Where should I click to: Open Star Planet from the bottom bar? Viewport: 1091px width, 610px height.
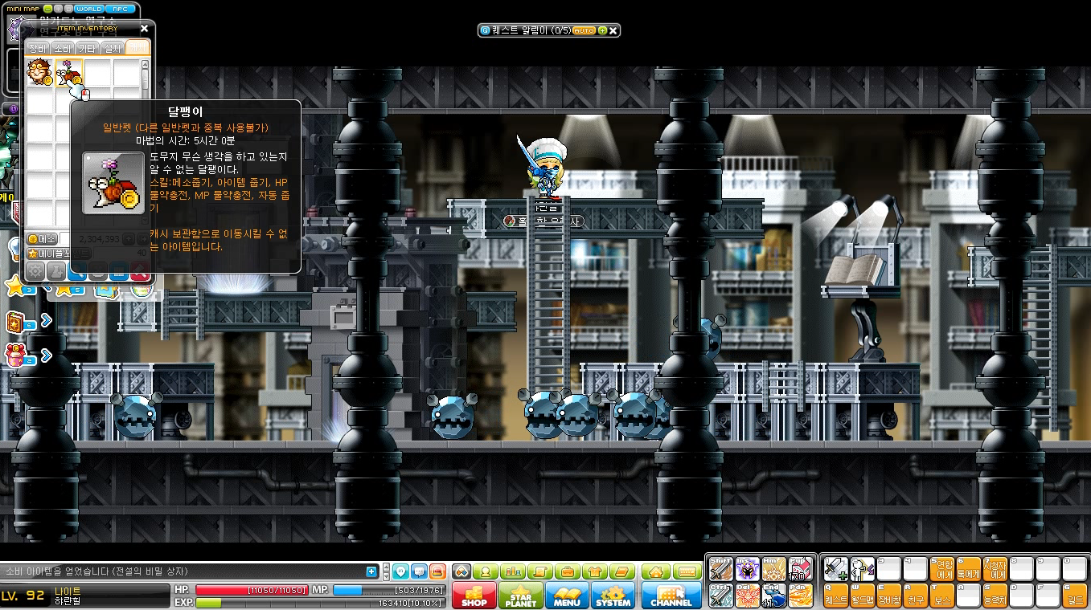520,596
